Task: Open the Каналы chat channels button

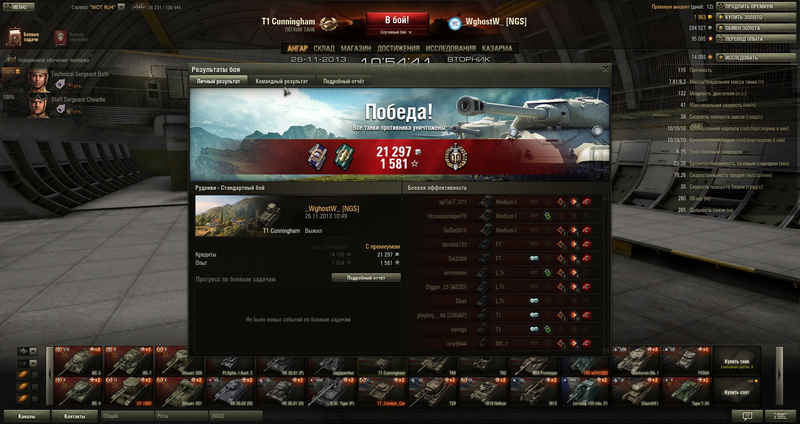Action: click(x=27, y=415)
